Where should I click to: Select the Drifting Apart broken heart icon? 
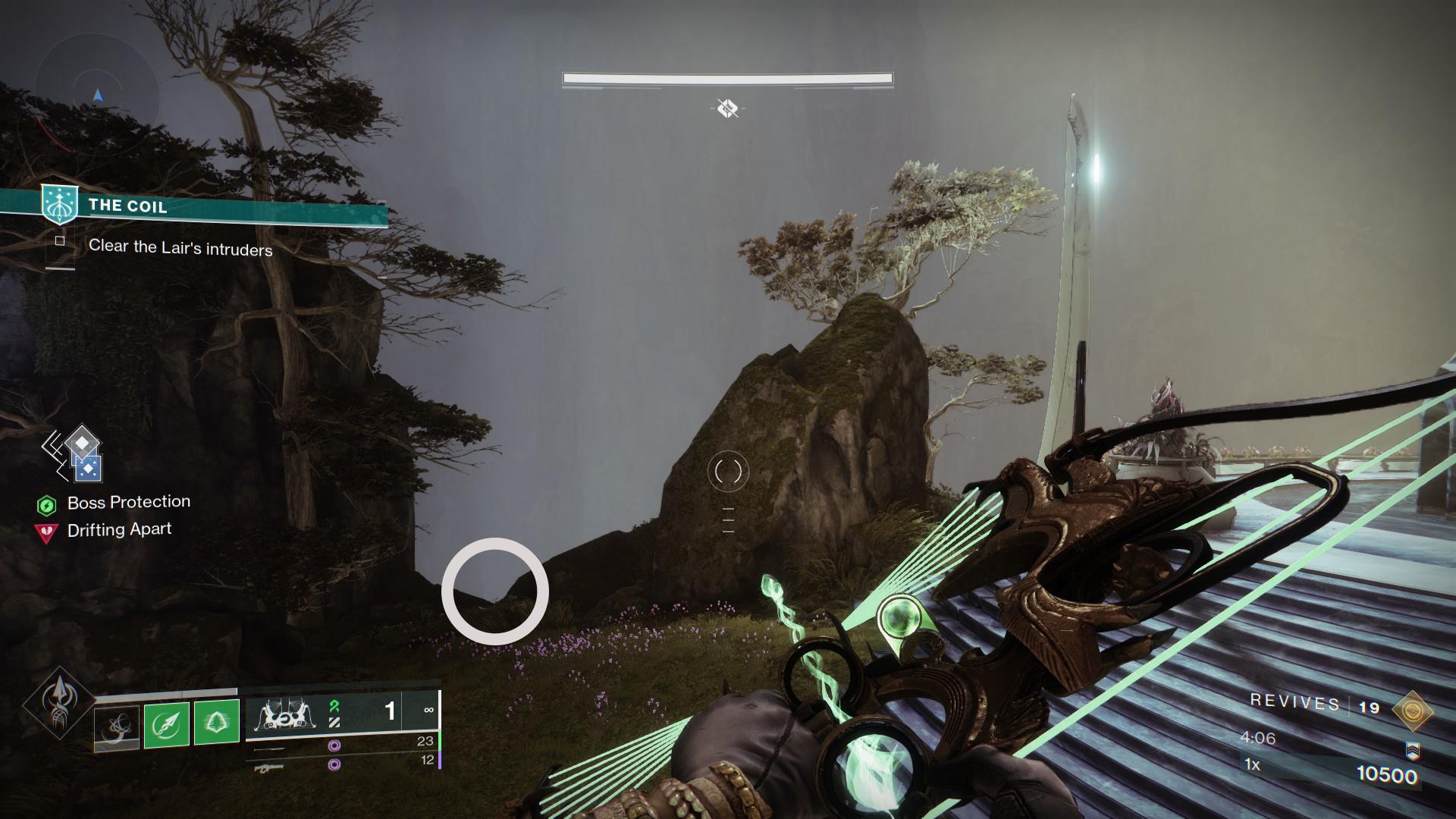coord(47,532)
